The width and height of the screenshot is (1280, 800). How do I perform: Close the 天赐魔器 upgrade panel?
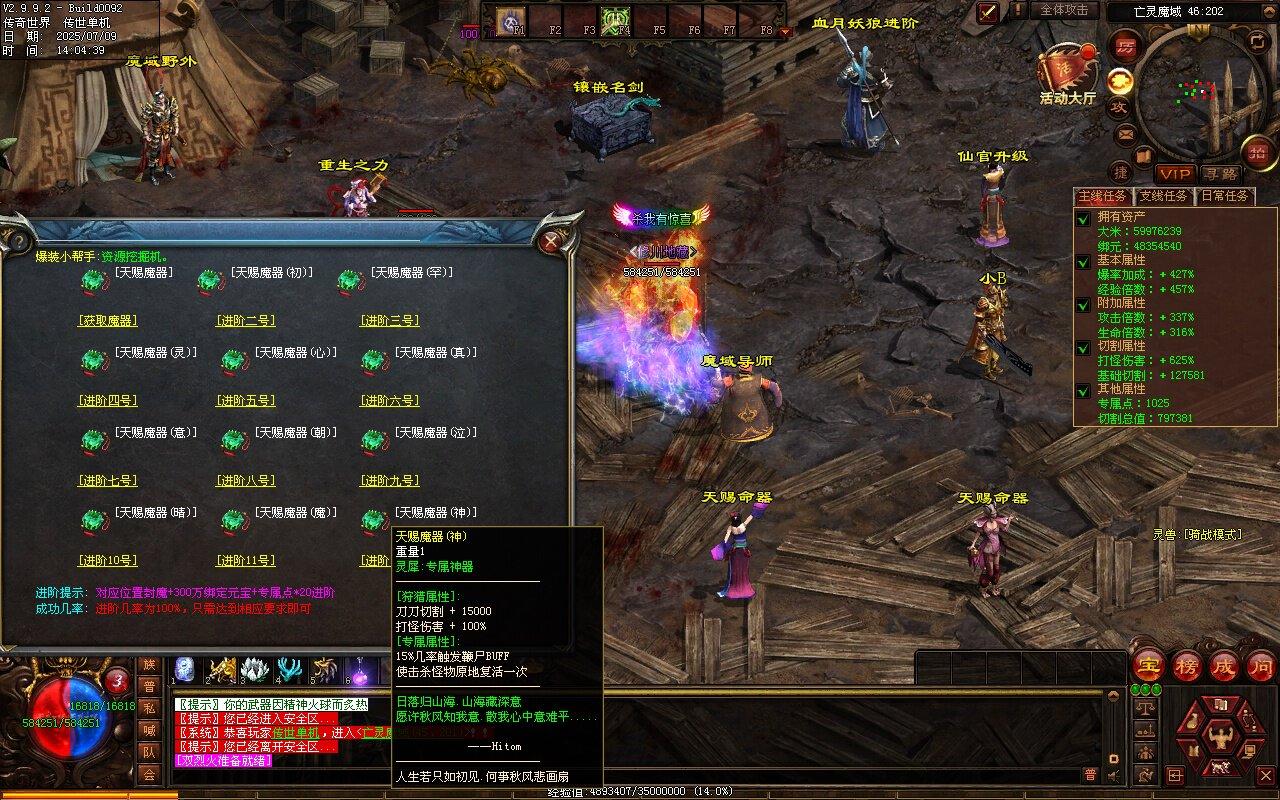(550, 241)
